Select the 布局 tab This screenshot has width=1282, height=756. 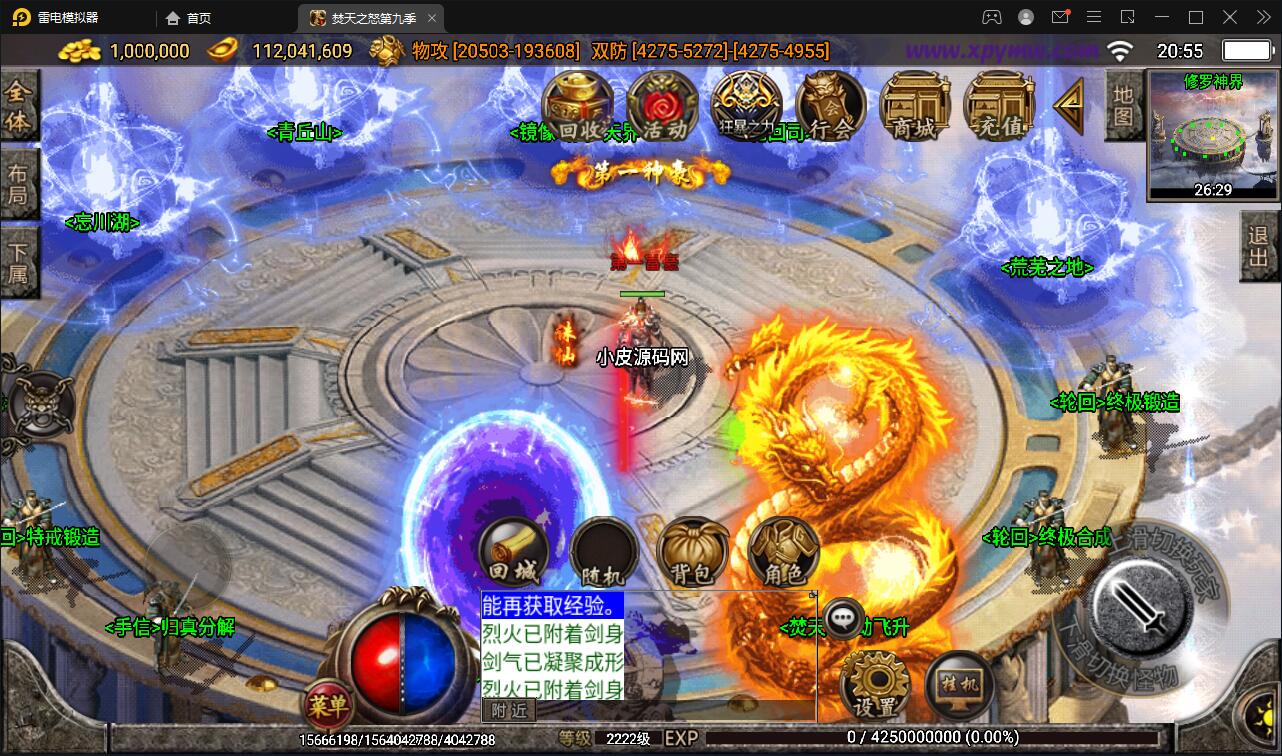tap(18, 183)
